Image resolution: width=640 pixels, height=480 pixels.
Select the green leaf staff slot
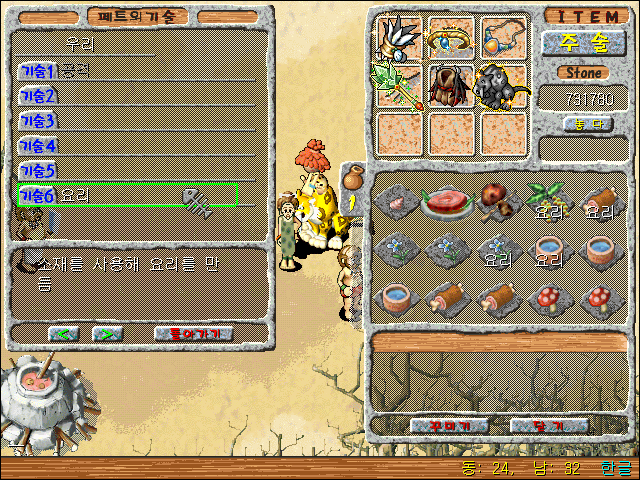click(x=398, y=85)
